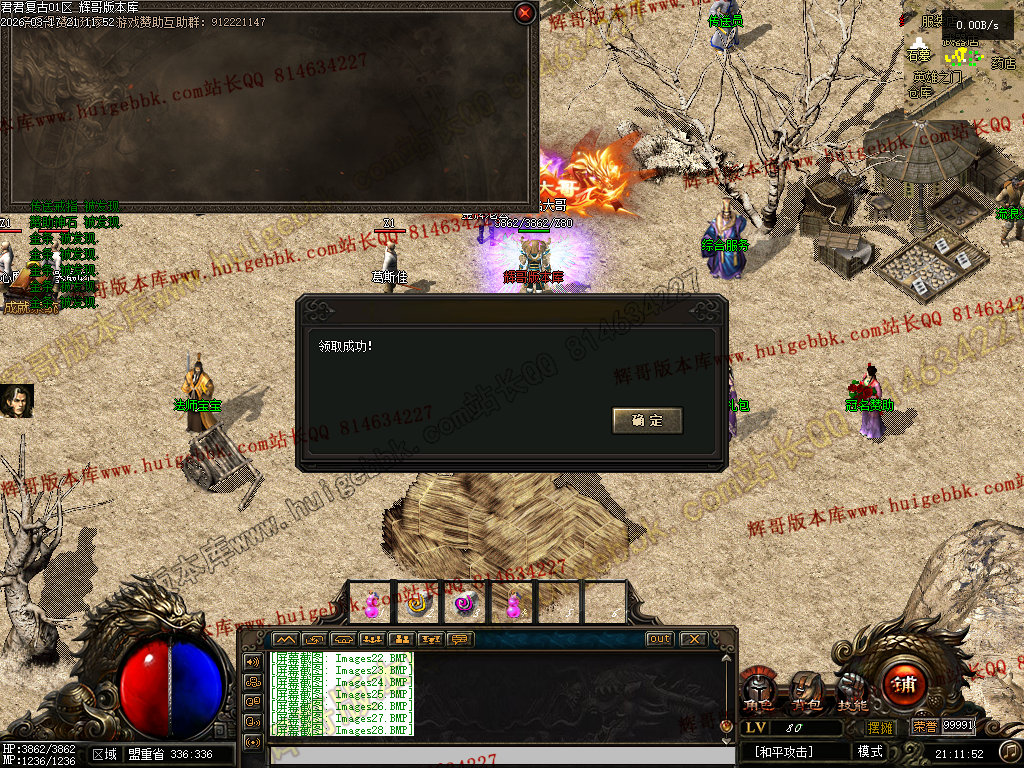
Task: Toggle the speaker icon beside chat
Action: [x=252, y=662]
